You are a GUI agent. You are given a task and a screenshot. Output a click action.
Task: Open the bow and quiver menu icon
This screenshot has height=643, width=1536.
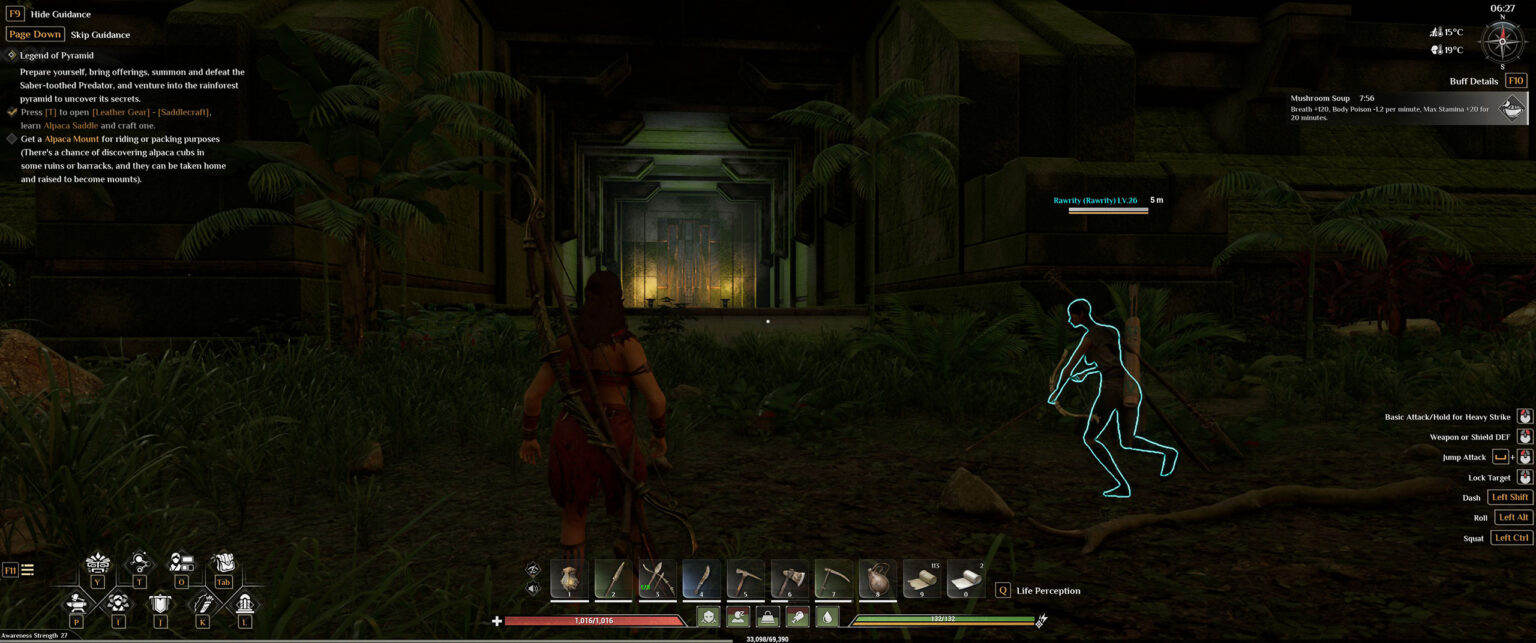tap(202, 603)
